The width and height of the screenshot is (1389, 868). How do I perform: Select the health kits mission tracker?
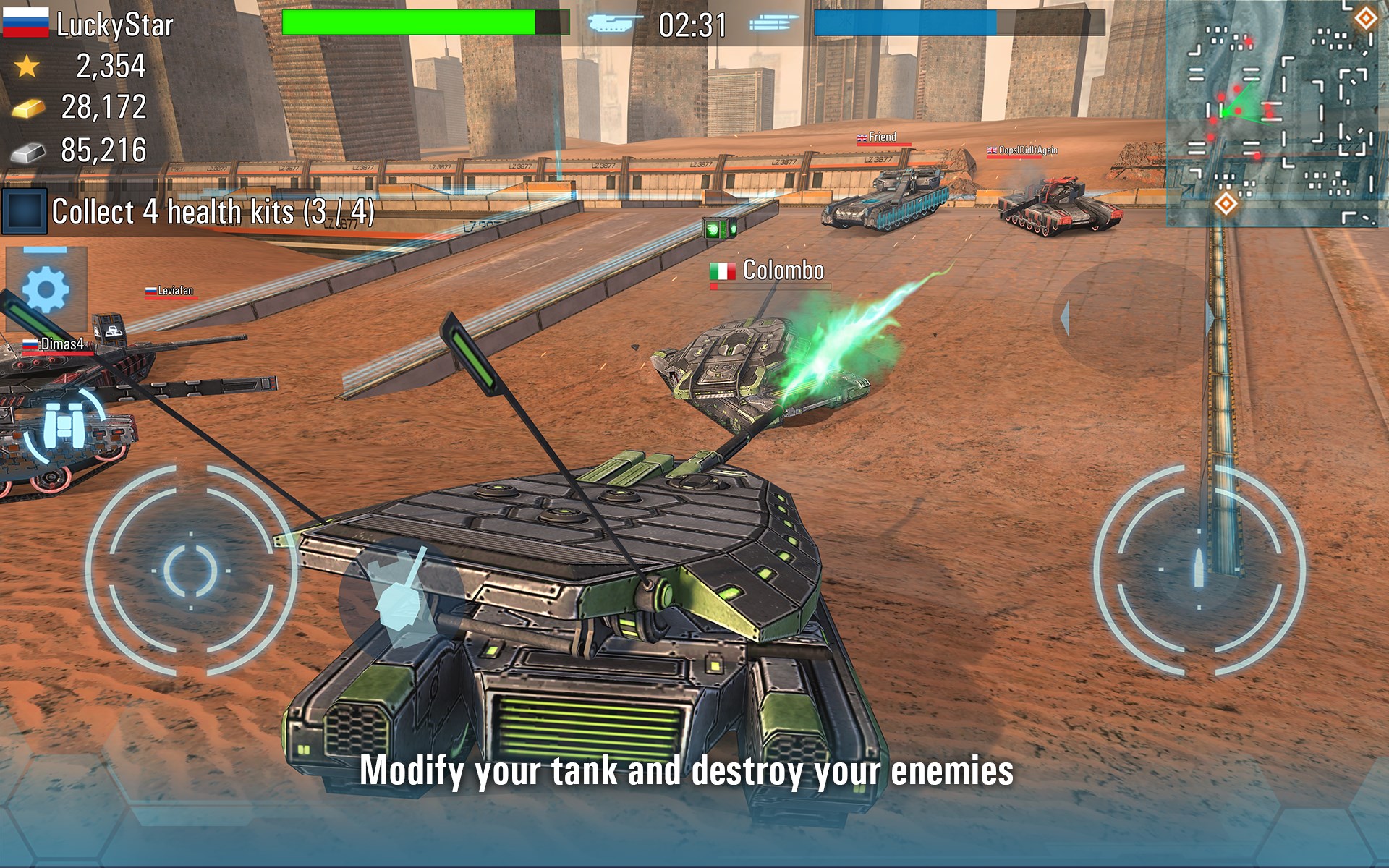(x=190, y=212)
